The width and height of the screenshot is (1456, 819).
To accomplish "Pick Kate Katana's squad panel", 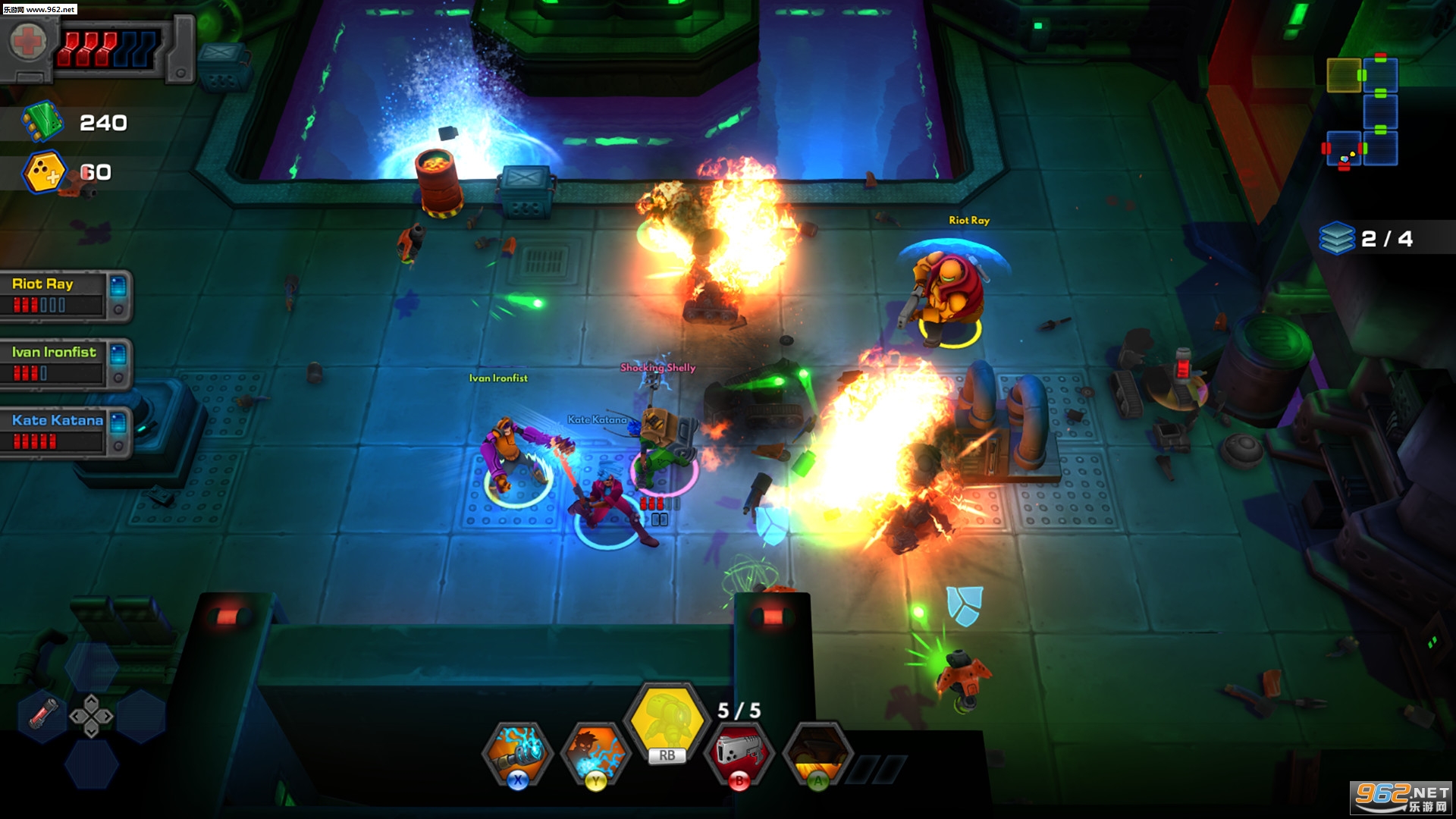I will tap(65, 431).
